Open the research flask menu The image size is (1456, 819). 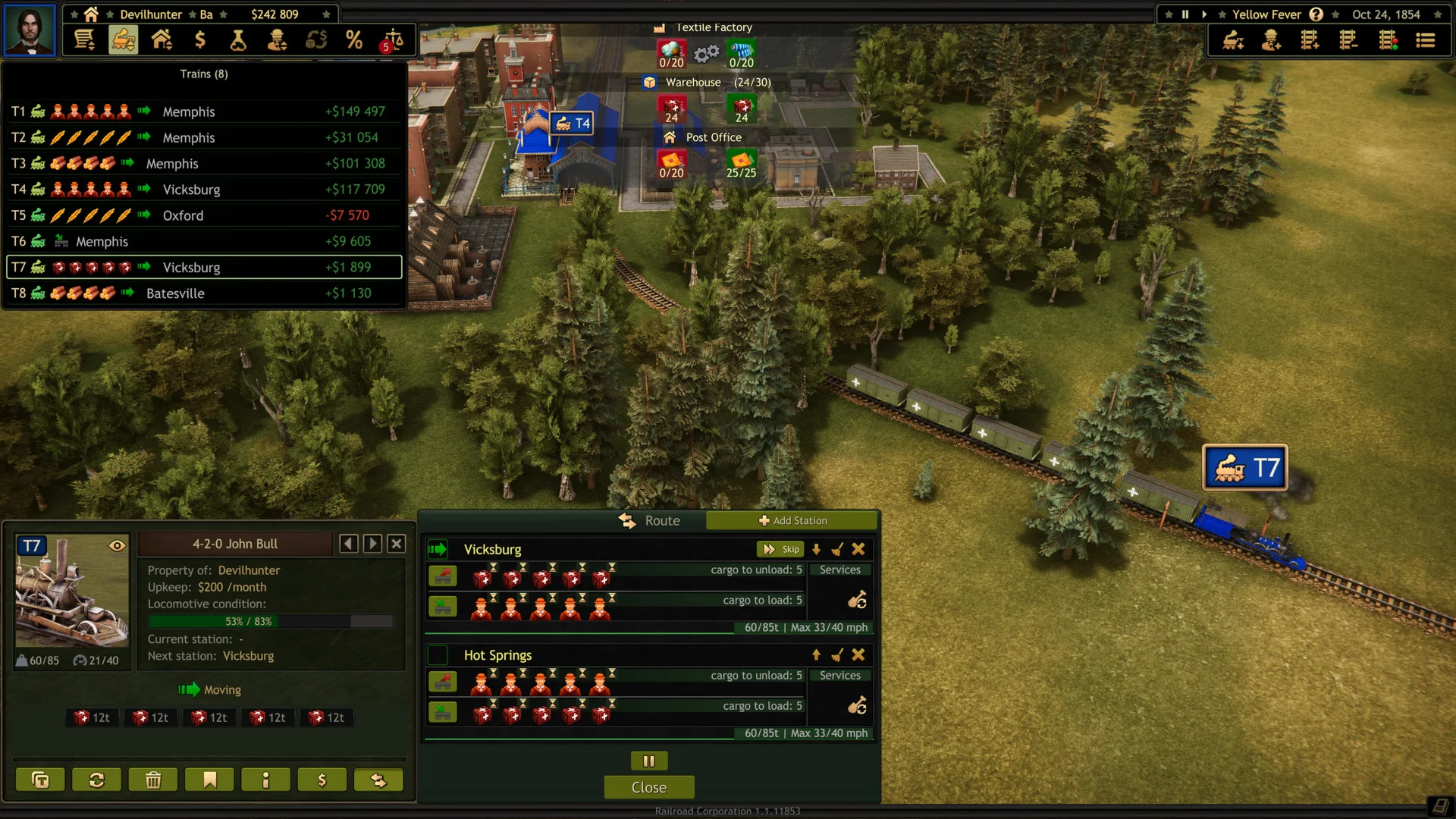[238, 39]
